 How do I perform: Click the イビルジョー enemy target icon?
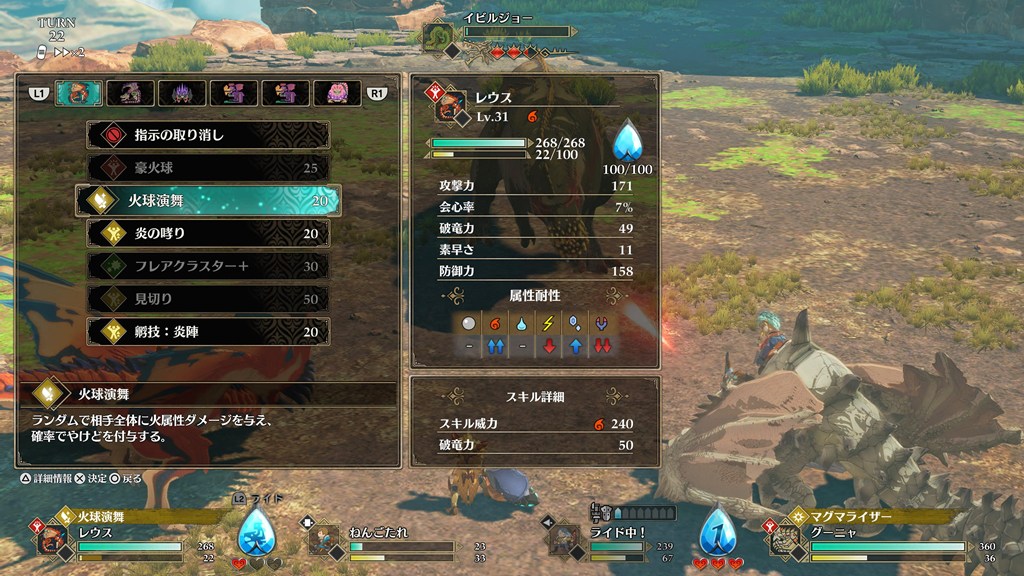440,35
